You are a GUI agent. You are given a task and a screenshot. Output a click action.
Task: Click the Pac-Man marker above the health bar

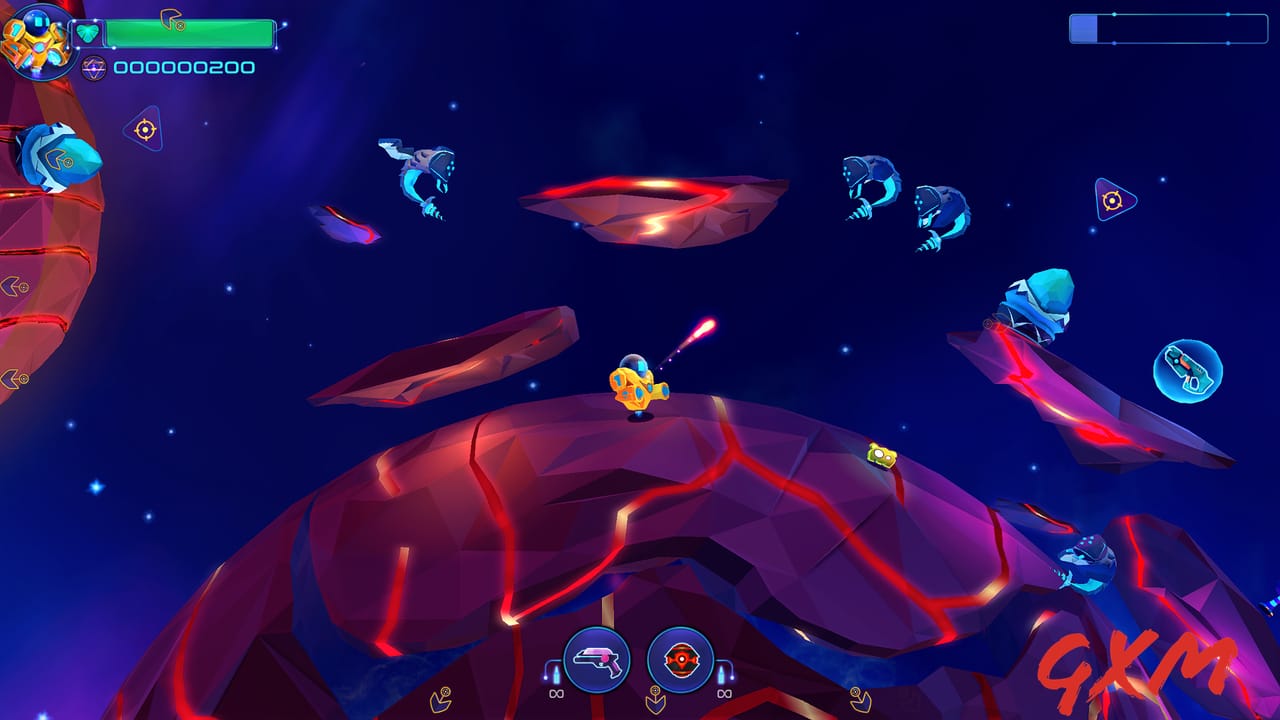(172, 20)
